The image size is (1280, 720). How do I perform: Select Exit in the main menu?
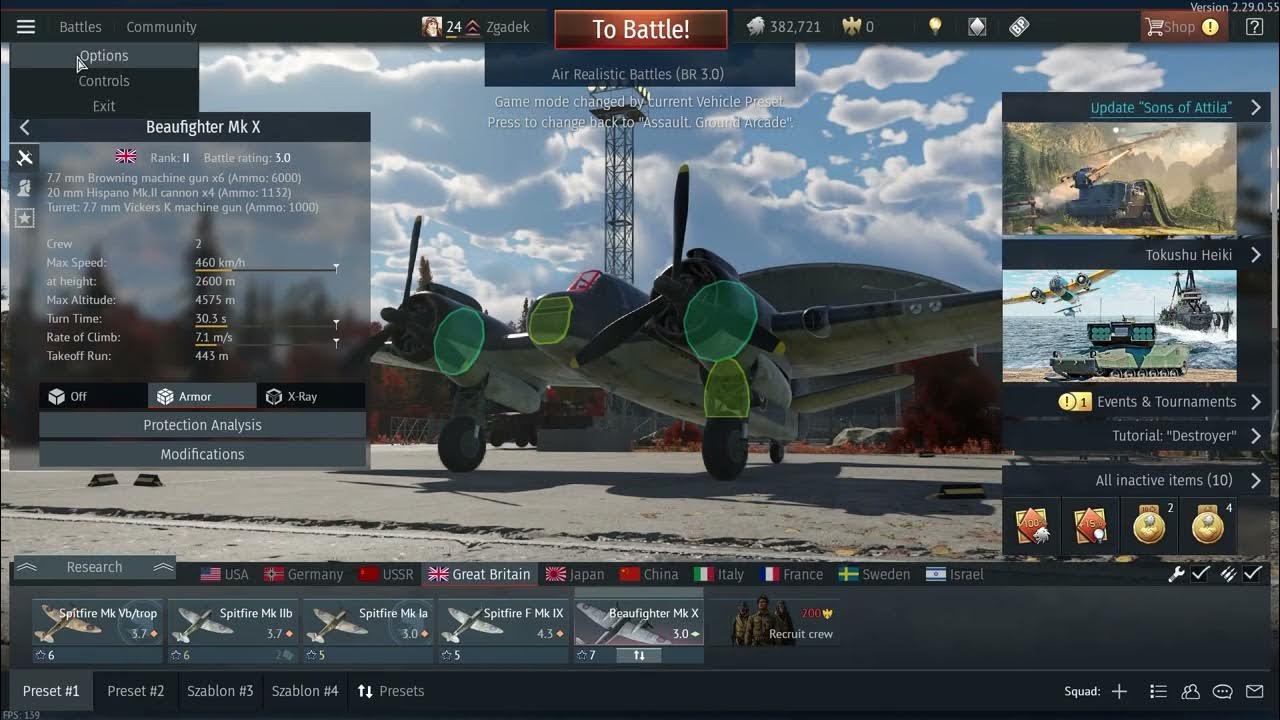104,106
